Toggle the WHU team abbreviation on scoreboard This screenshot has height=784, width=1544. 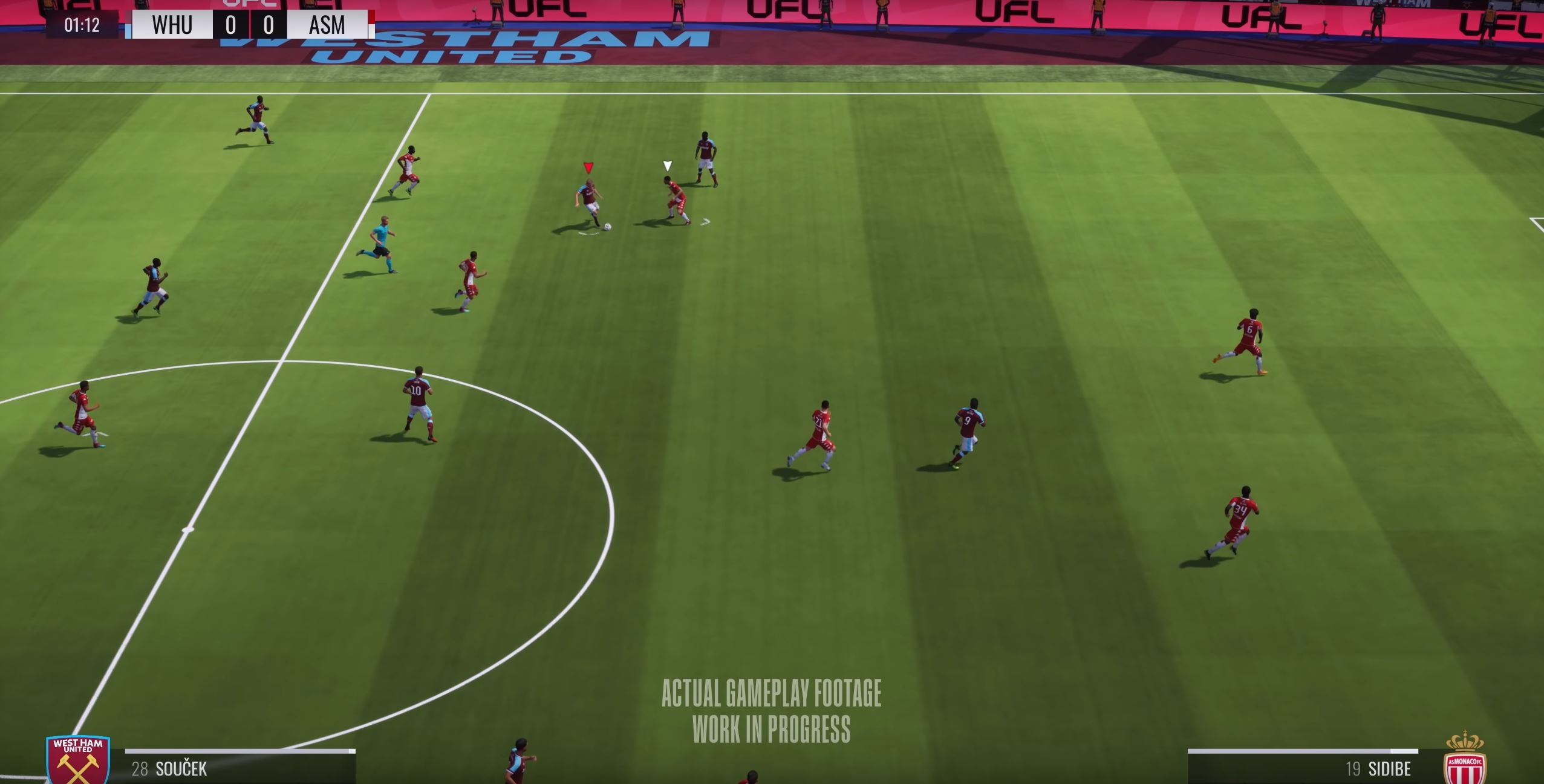point(171,25)
